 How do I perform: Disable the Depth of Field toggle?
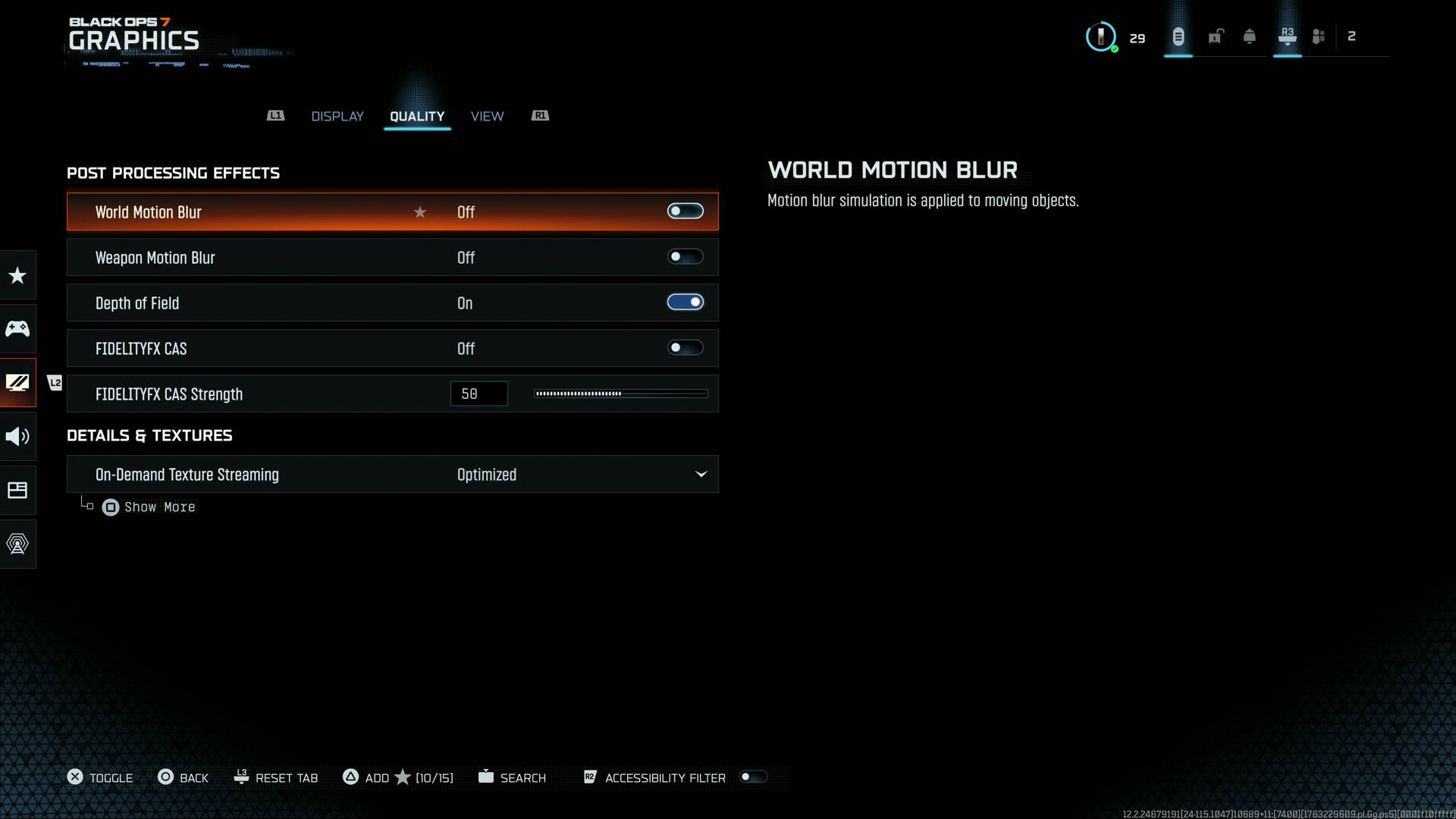click(x=685, y=302)
